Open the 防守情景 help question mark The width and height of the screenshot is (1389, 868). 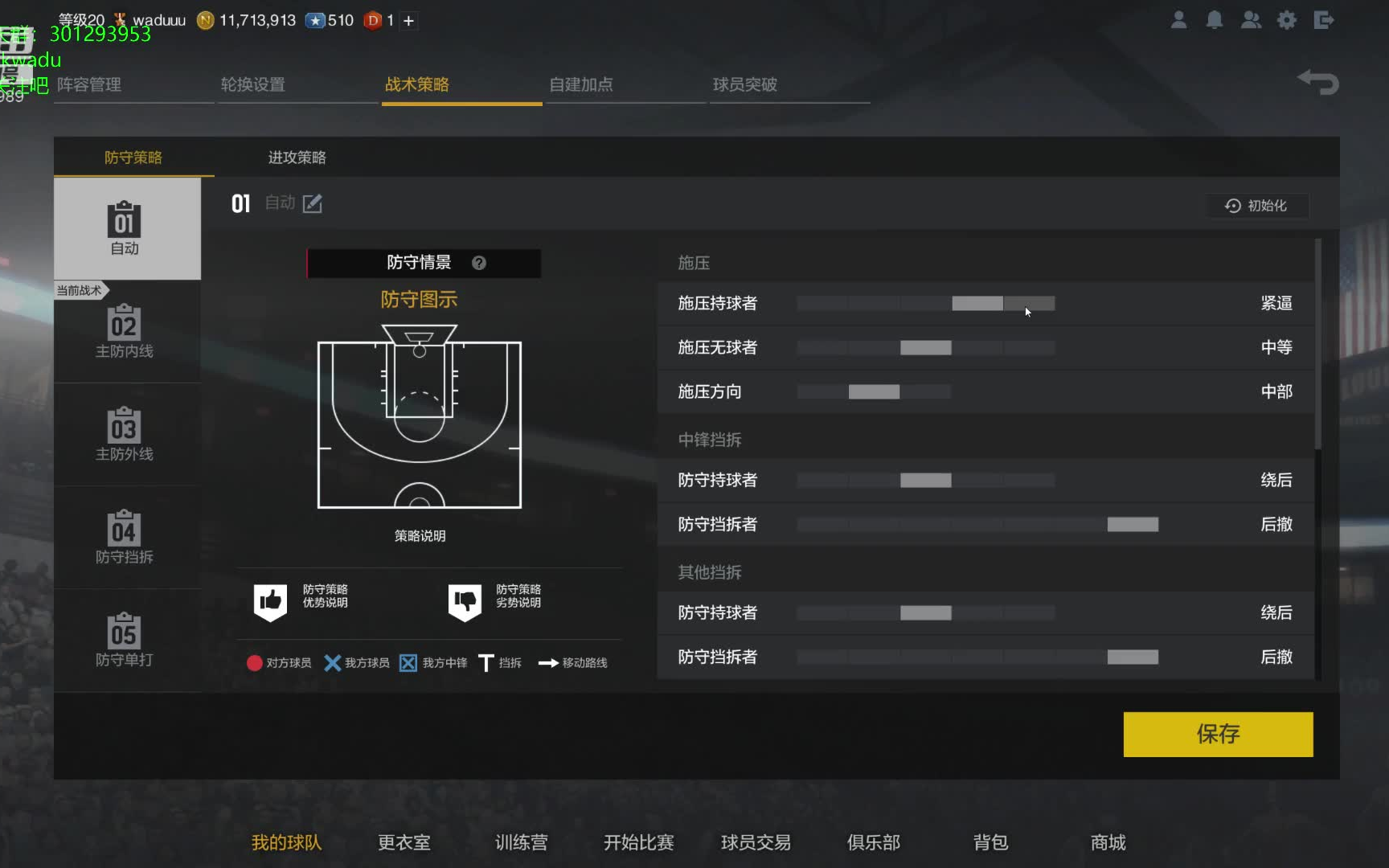(480, 262)
